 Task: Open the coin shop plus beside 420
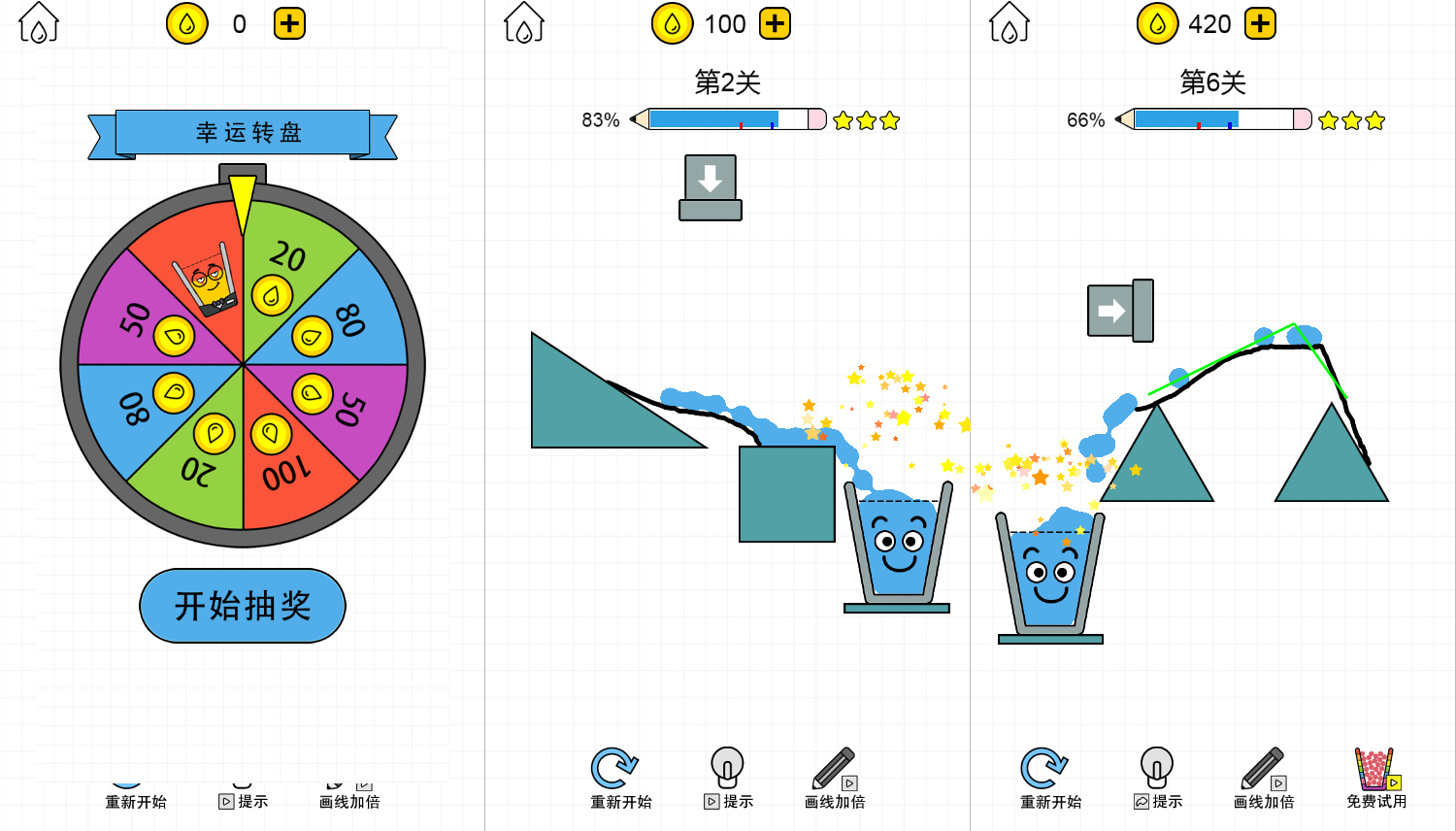coord(1260,23)
